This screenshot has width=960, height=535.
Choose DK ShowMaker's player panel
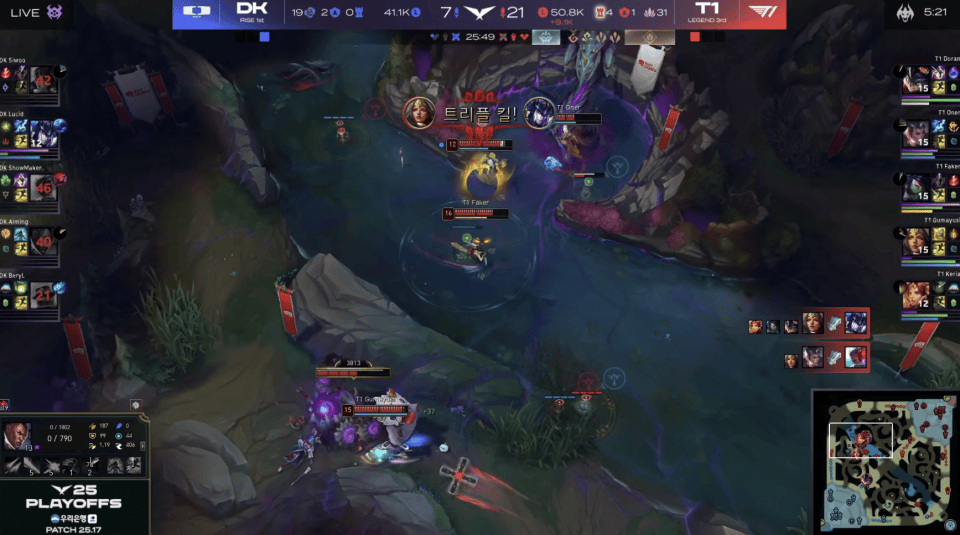pyautogui.click(x=33, y=187)
